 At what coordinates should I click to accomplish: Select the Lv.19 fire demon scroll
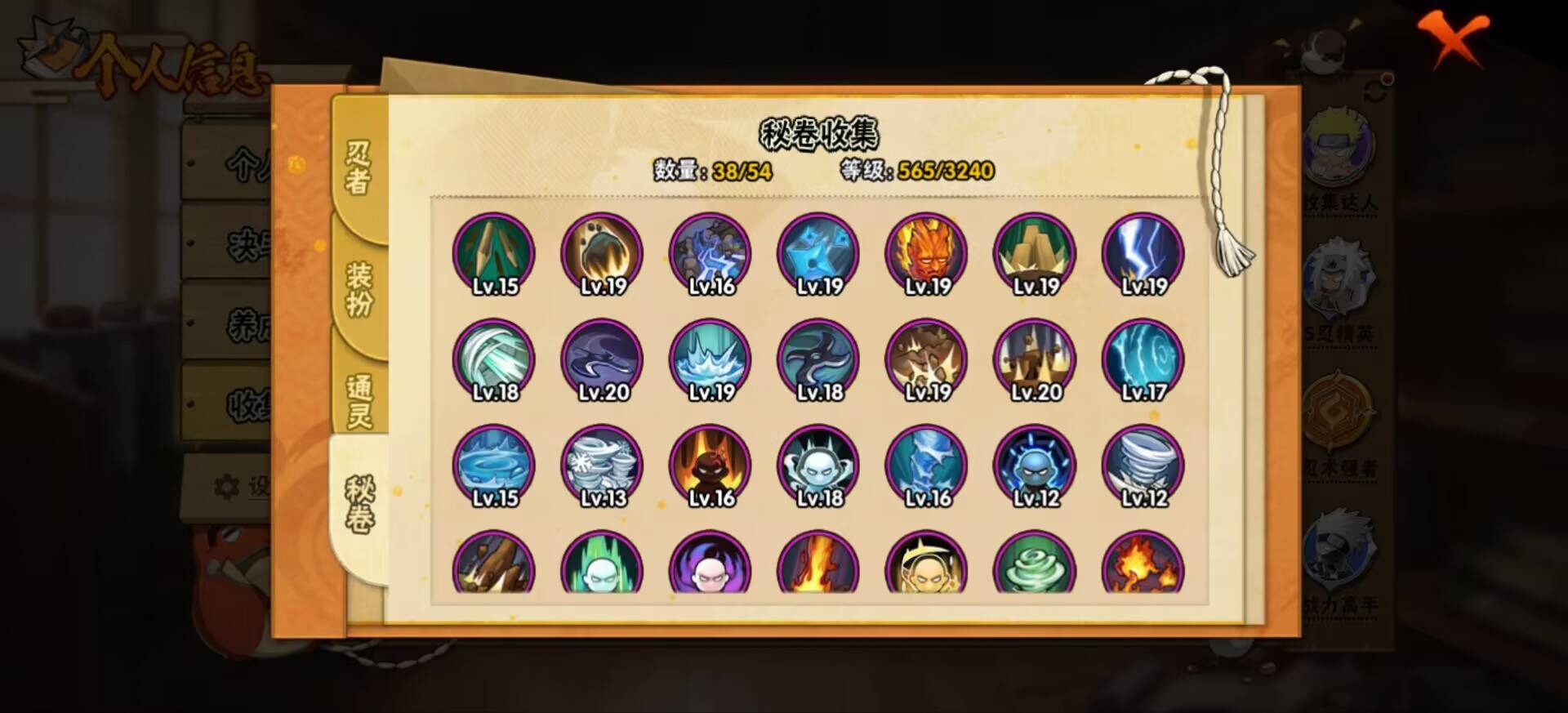[925, 253]
